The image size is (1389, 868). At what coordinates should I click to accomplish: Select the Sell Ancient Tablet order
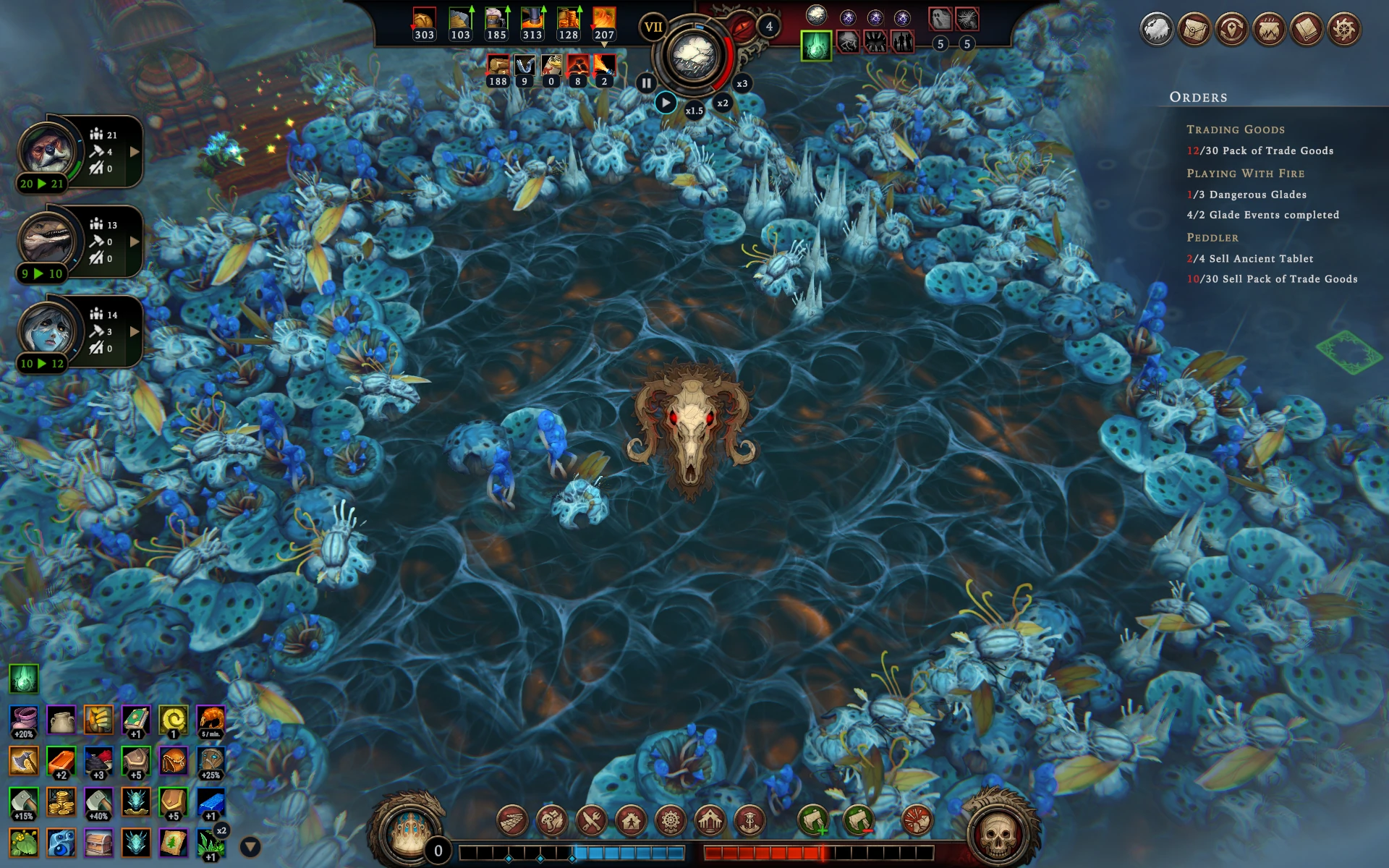pos(1249,258)
